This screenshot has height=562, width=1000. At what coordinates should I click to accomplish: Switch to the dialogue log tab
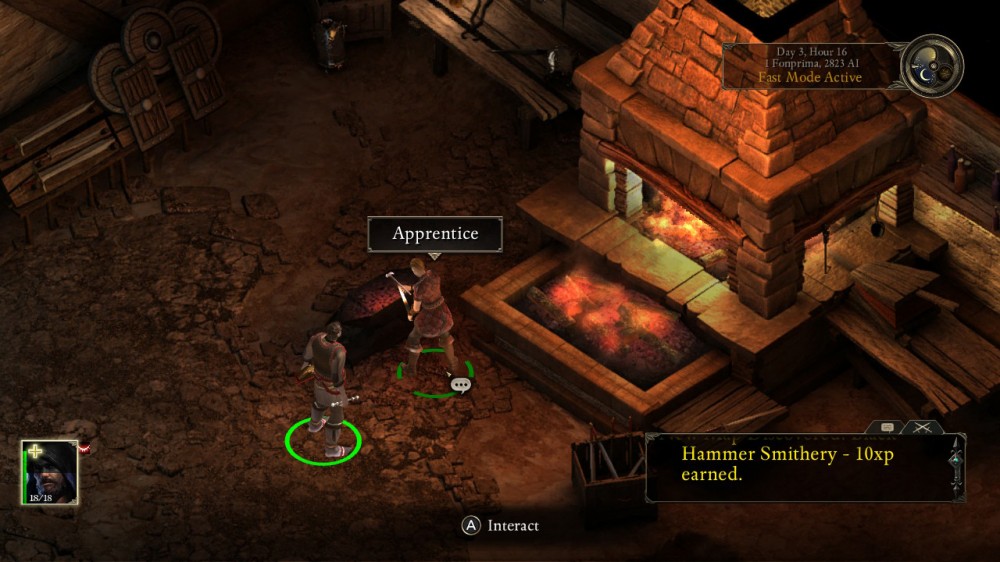[x=887, y=427]
